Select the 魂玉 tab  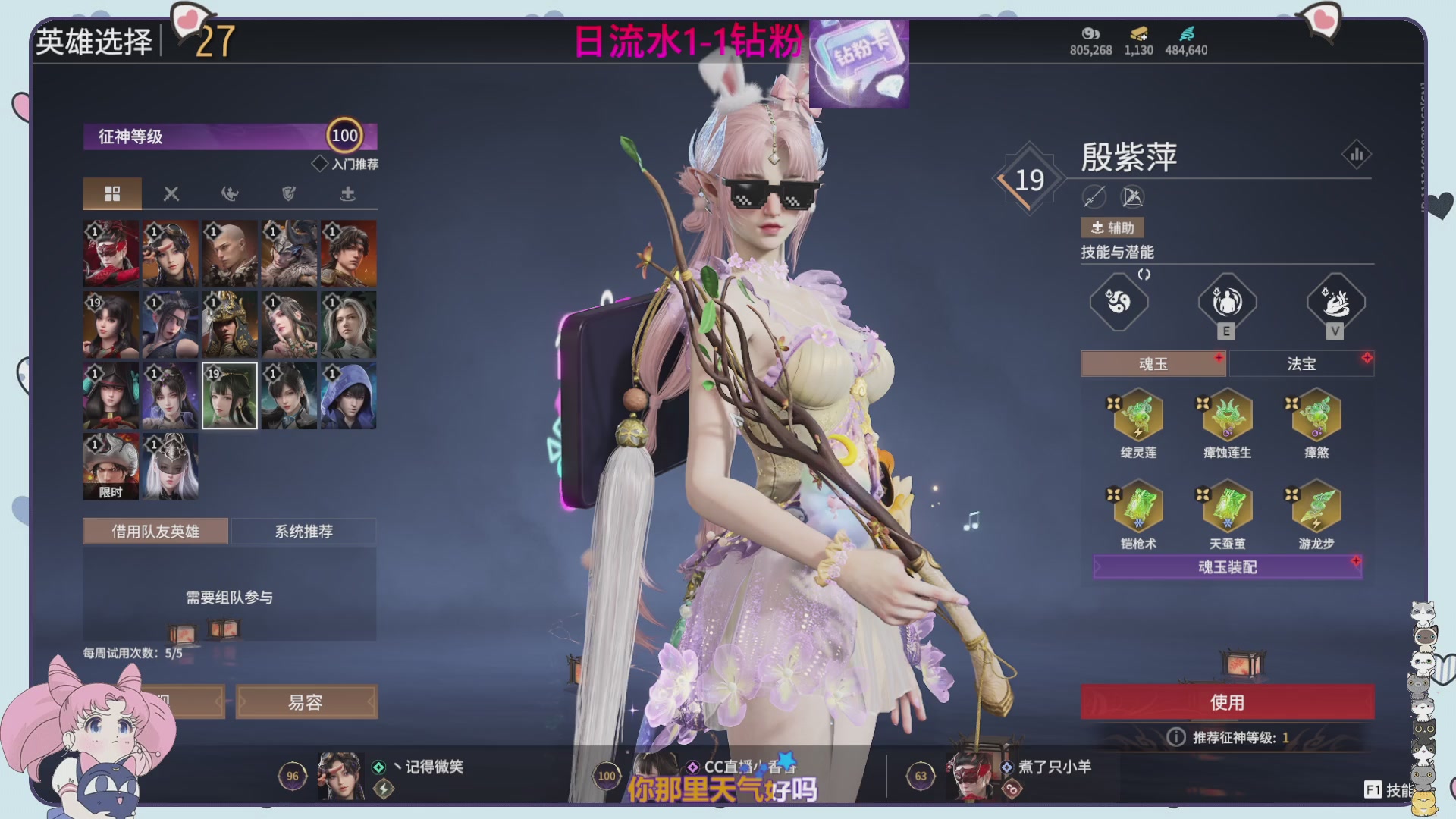pos(1153,363)
